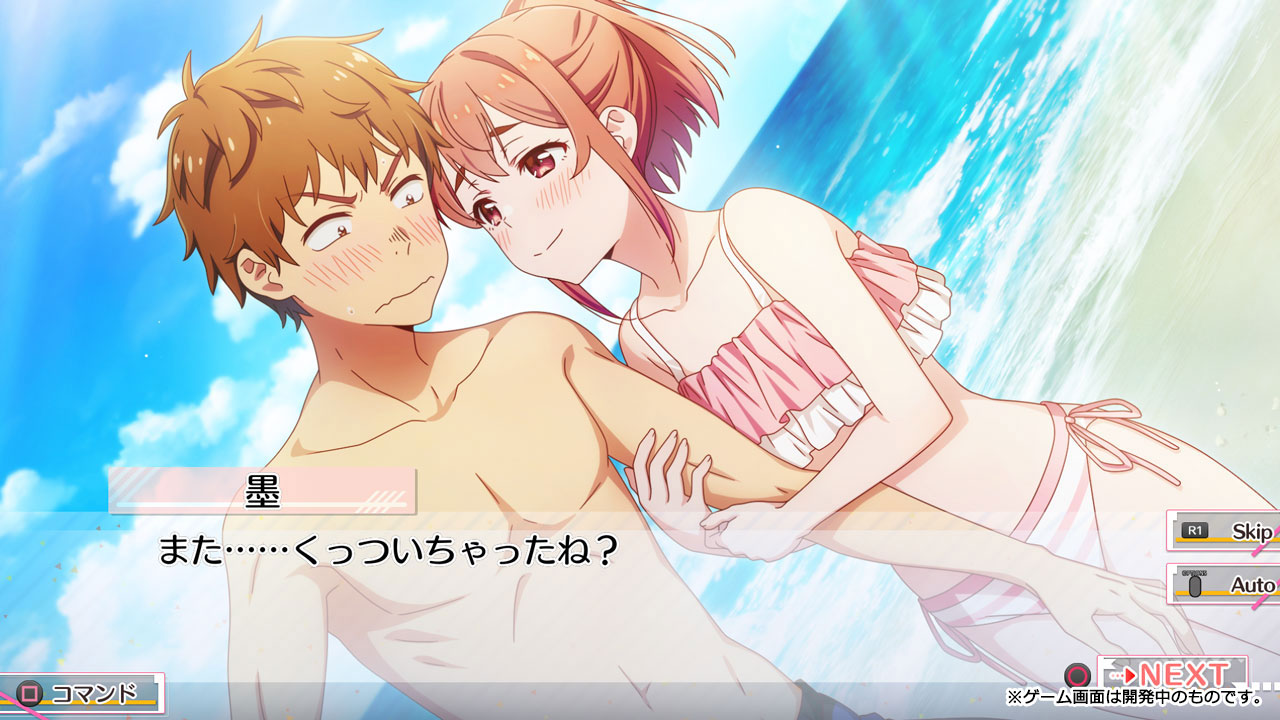The image size is (1280, 720).
Task: Click the R1 controller key icon on Skip
Action: [x=1194, y=530]
